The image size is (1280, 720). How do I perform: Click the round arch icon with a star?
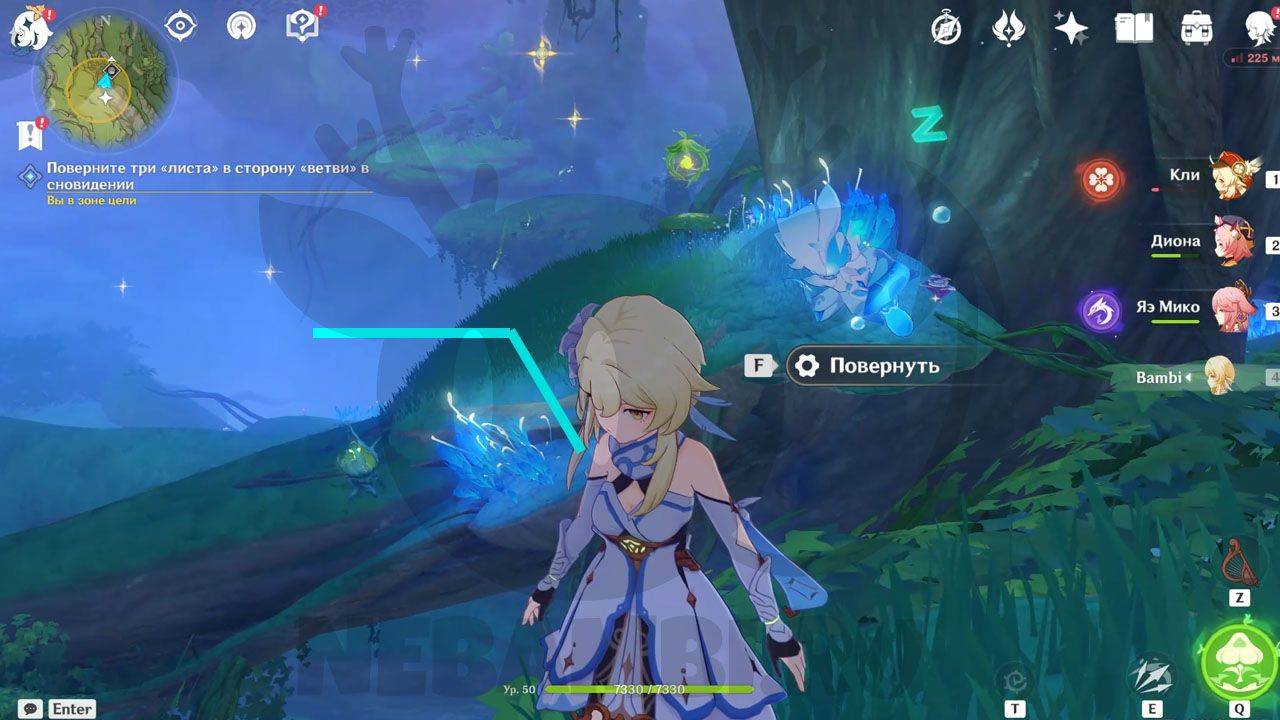pyautogui.click(x=241, y=26)
